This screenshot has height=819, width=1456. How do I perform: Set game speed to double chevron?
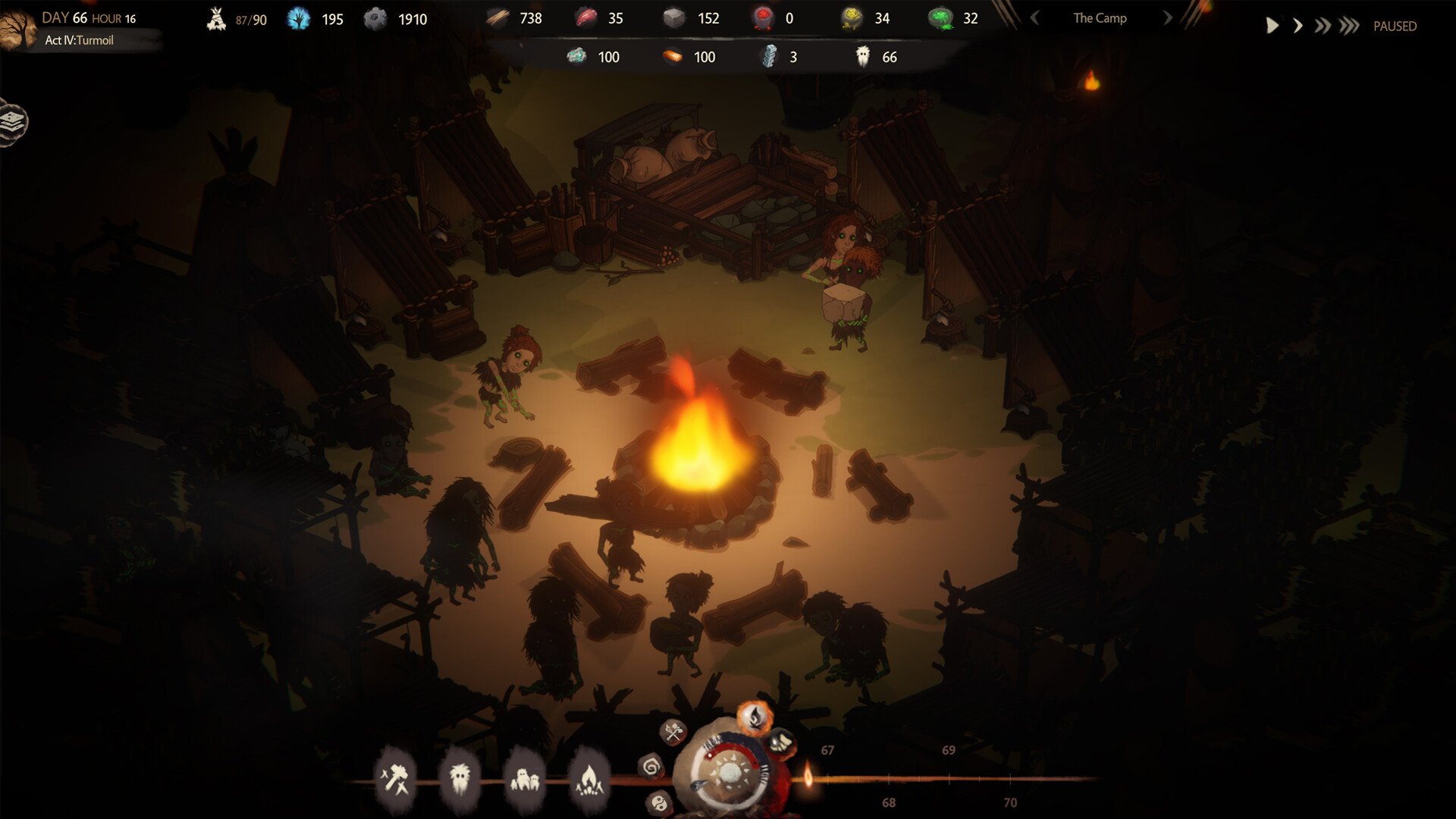[1323, 27]
